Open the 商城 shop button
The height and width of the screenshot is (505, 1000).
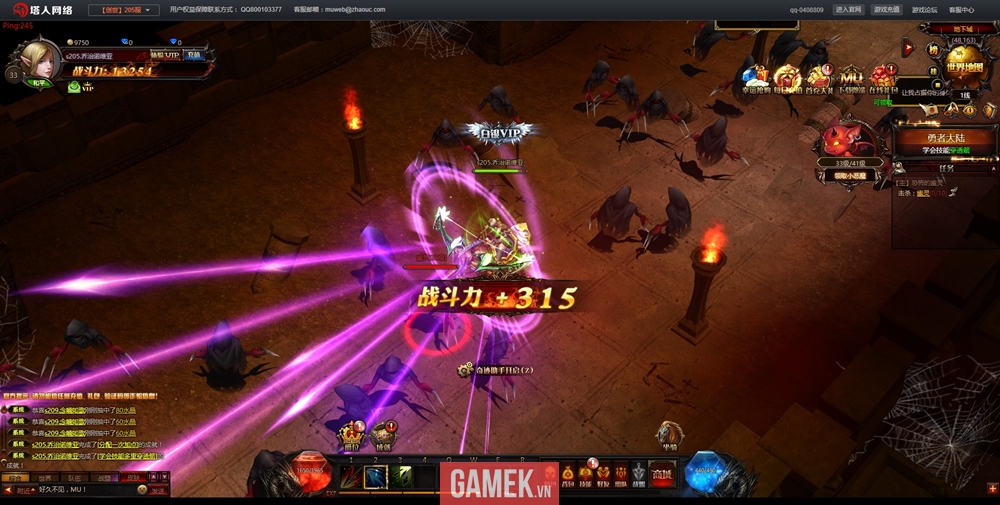pos(661,476)
